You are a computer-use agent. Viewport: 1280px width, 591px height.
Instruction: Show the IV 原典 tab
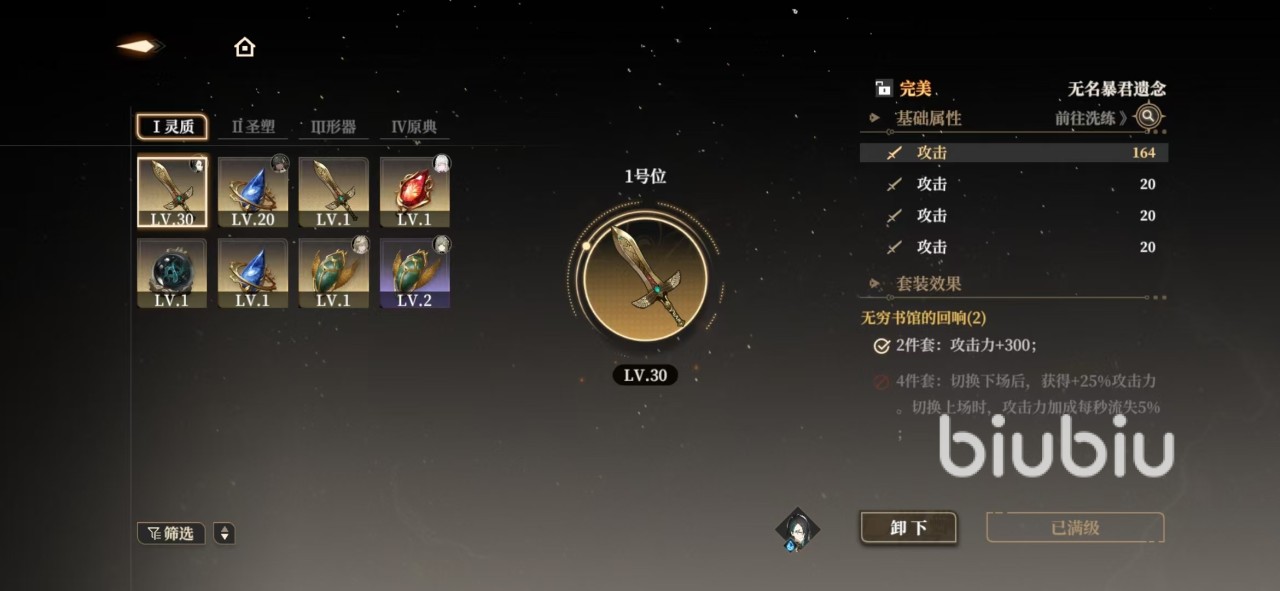(414, 127)
